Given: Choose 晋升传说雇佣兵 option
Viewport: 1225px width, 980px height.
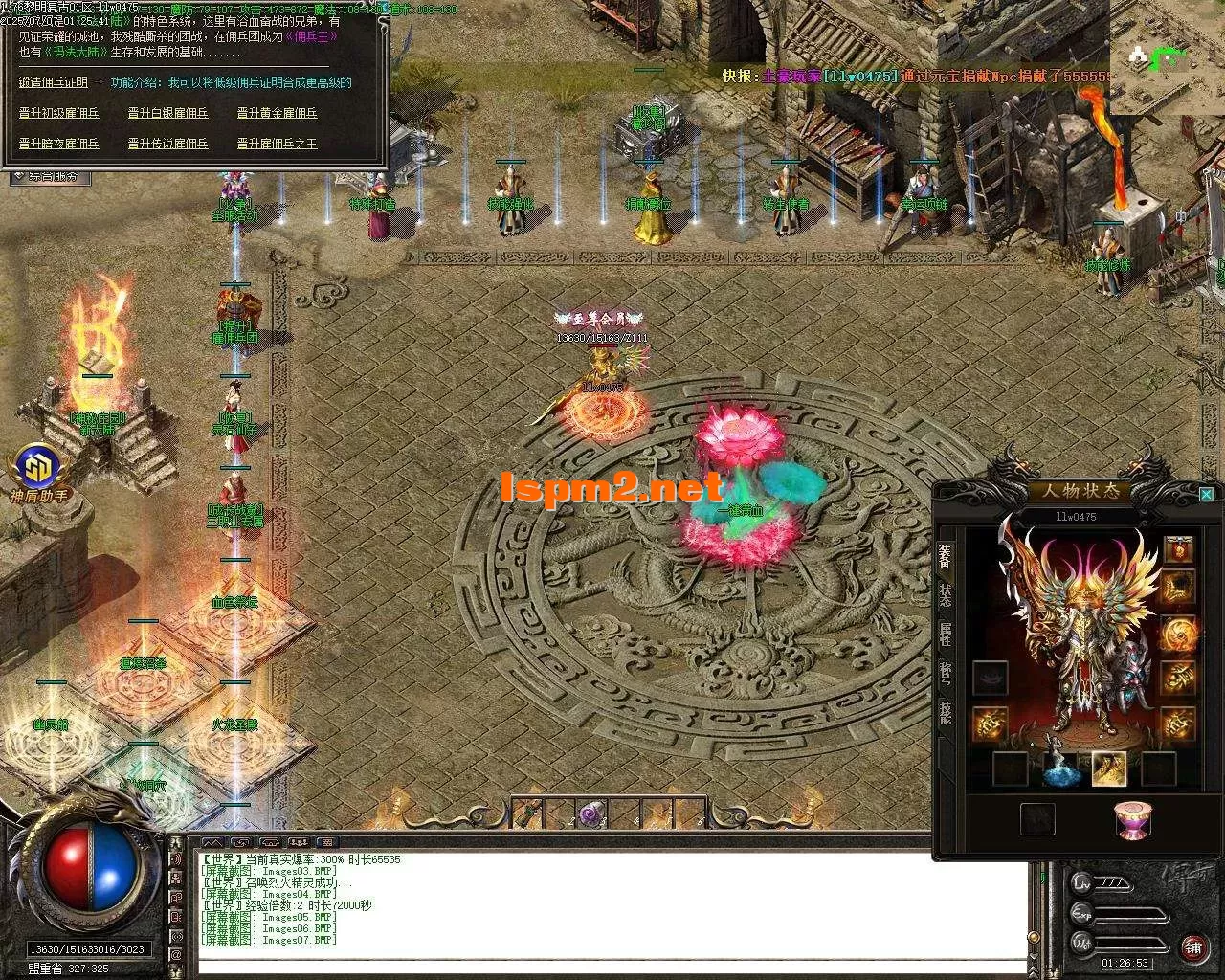Looking at the screenshot, I should (168, 144).
